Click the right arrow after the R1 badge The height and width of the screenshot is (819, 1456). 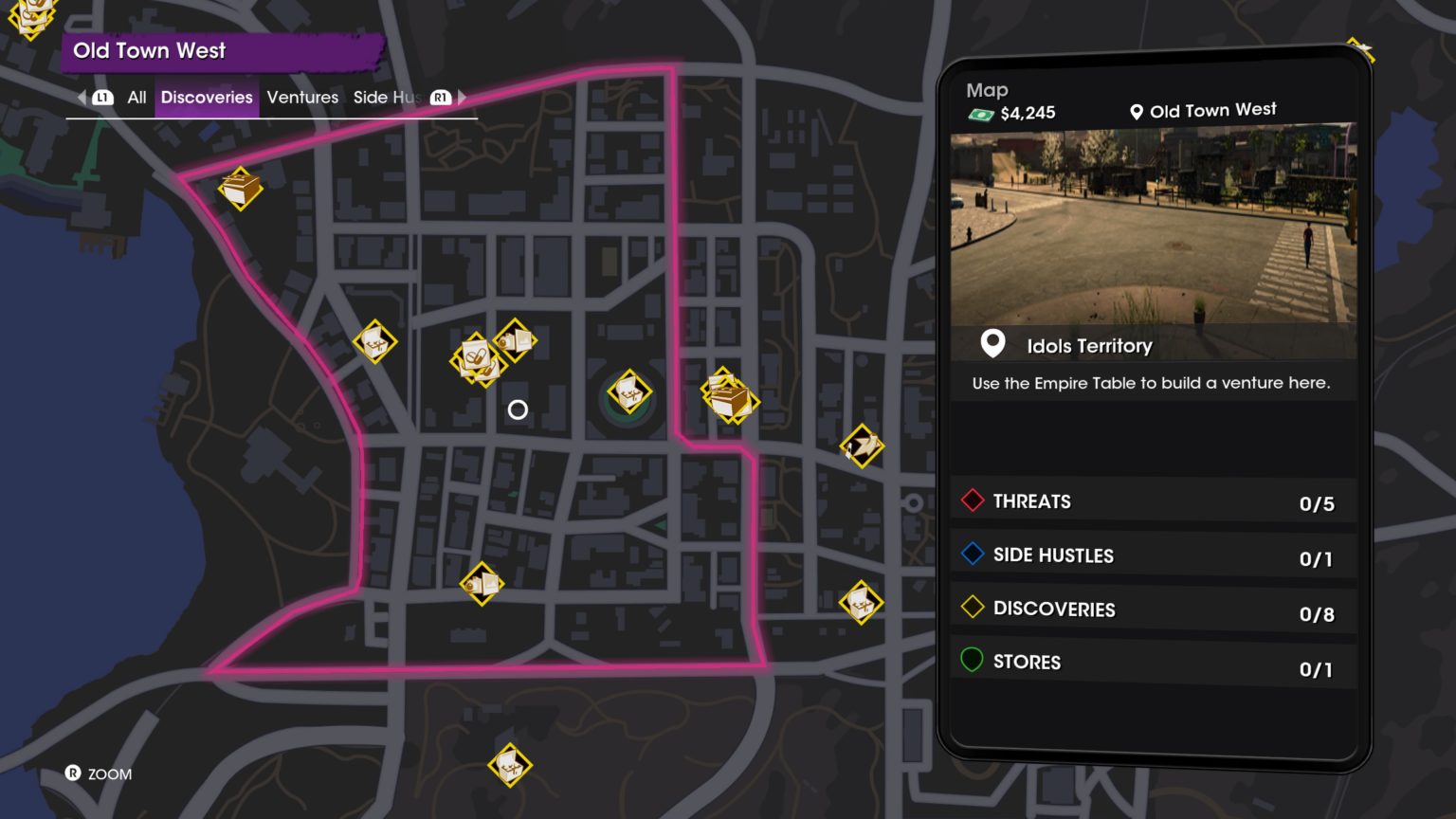[x=462, y=97]
